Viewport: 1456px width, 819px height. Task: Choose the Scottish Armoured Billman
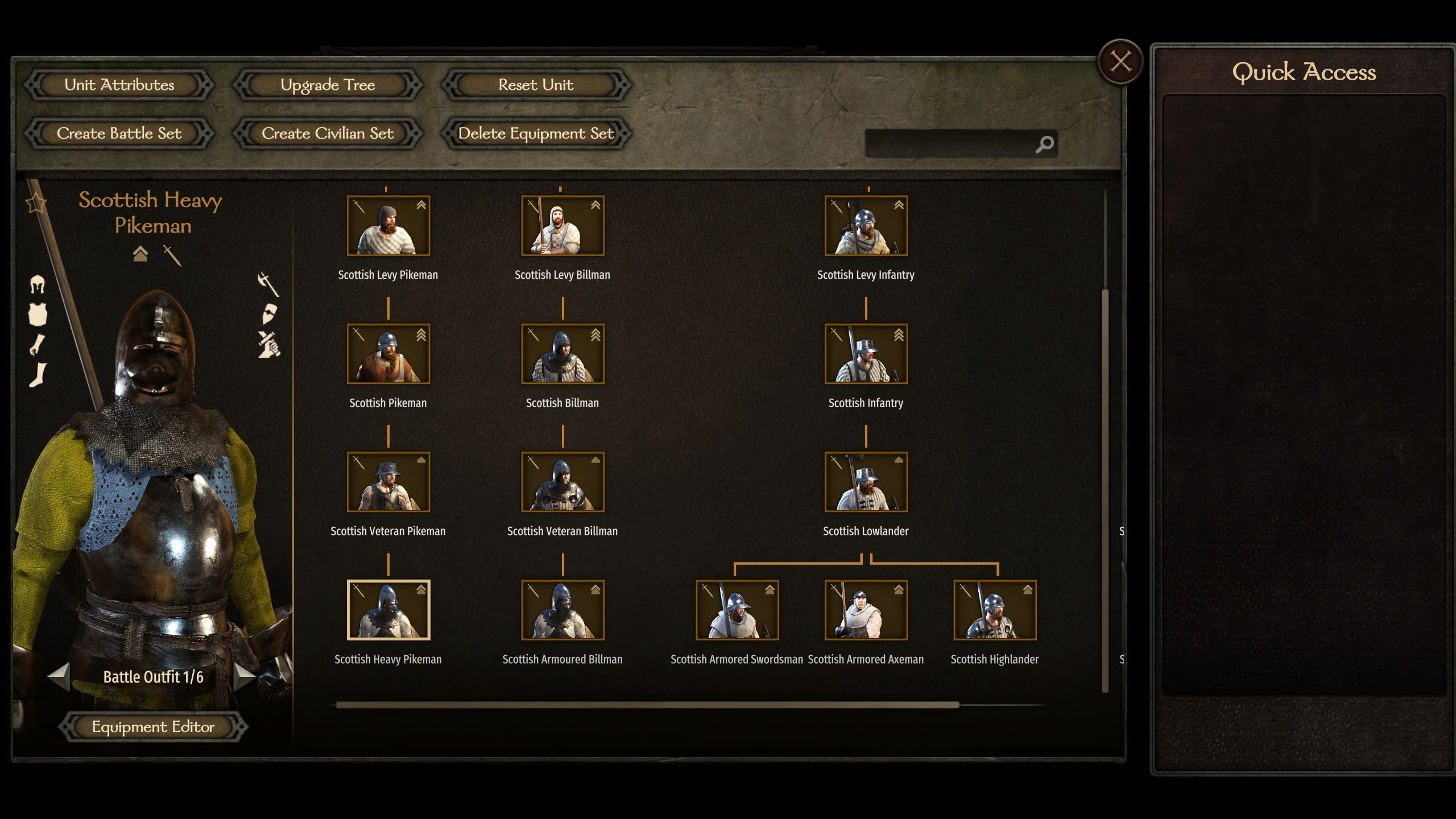tap(562, 610)
